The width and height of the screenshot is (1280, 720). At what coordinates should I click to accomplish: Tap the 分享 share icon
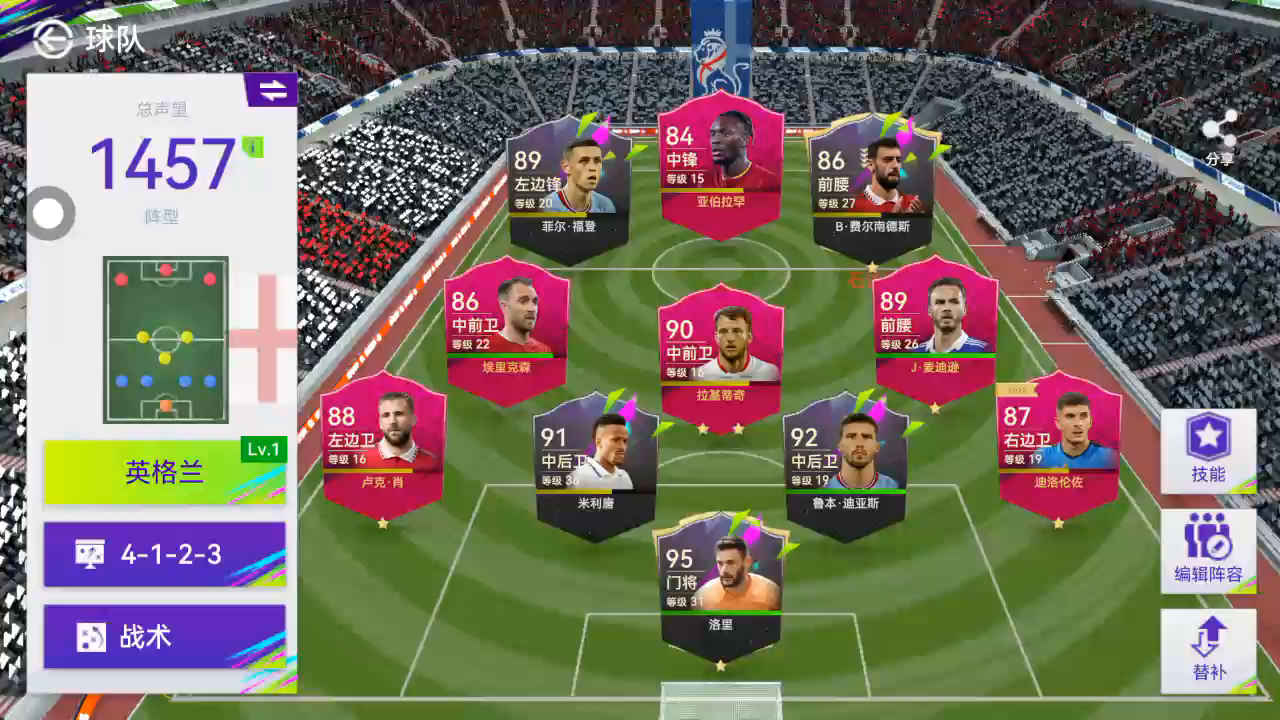pos(1219,137)
